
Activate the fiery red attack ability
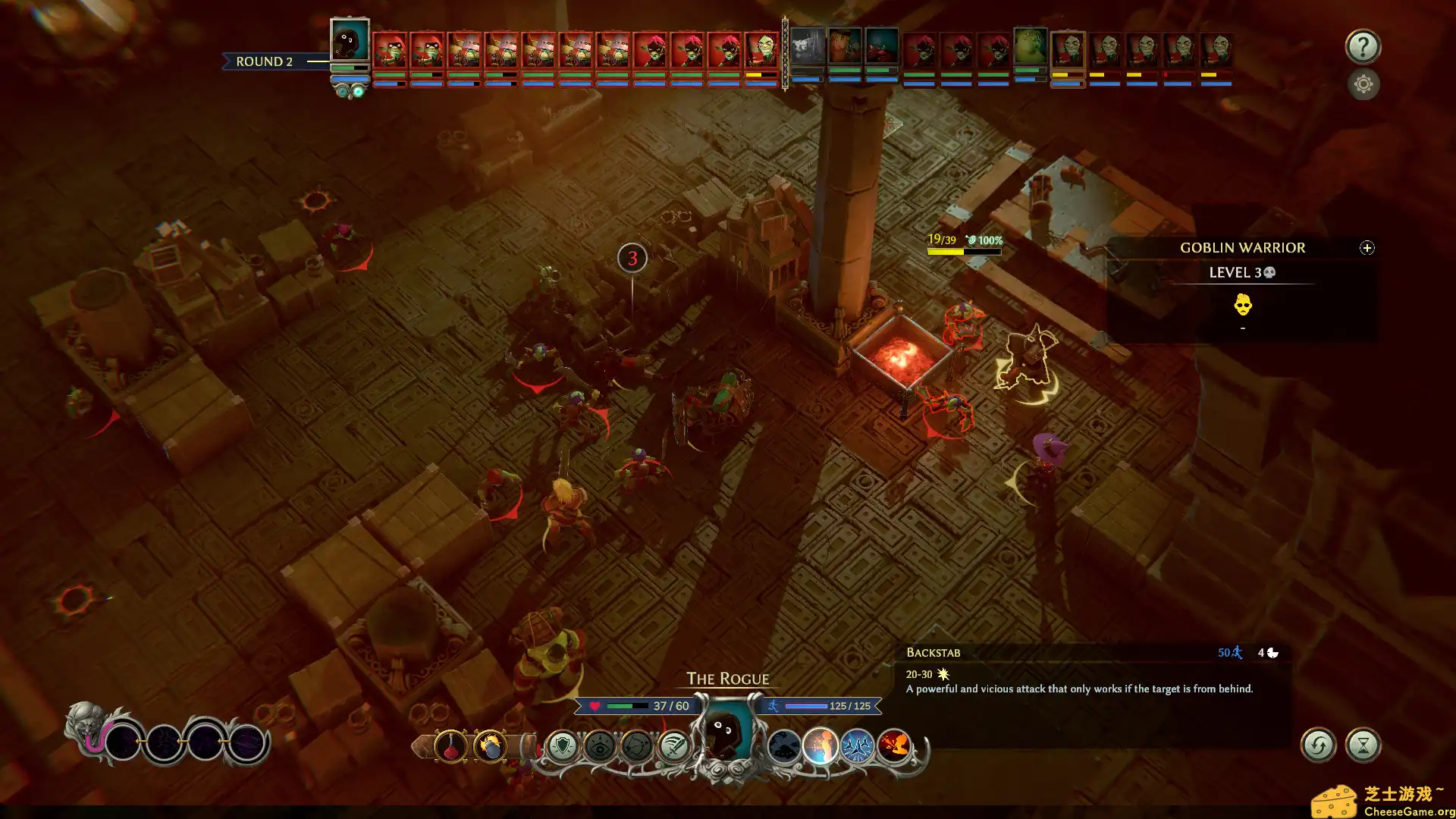tap(894, 746)
